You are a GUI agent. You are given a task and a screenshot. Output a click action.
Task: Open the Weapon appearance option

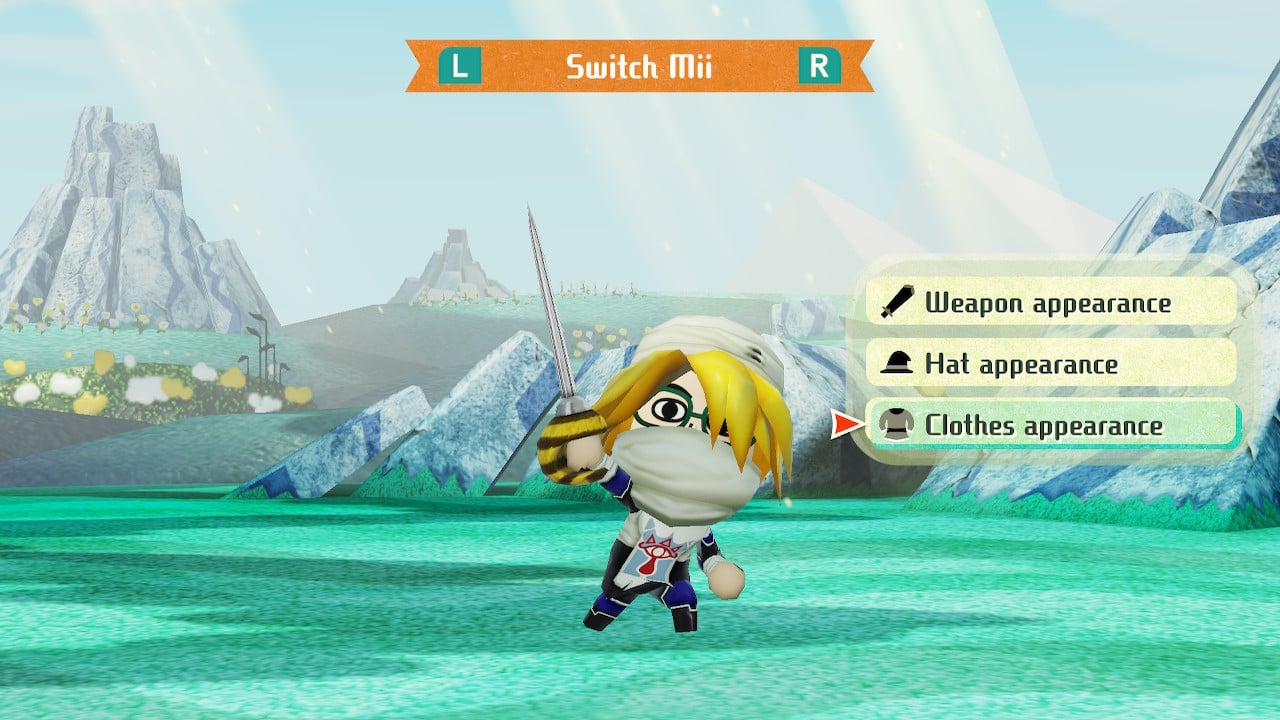(1050, 302)
